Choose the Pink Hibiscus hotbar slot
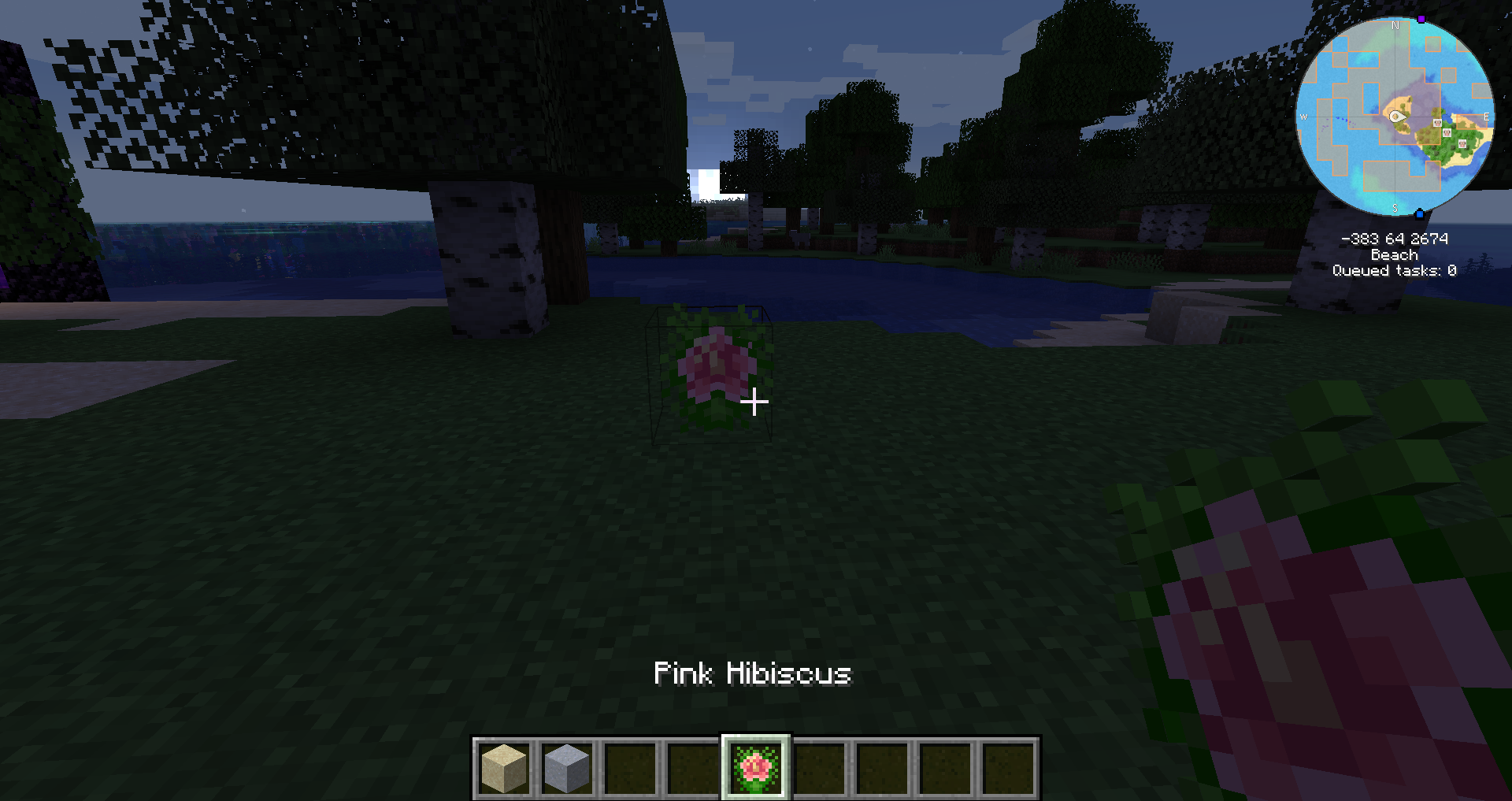 [756, 768]
